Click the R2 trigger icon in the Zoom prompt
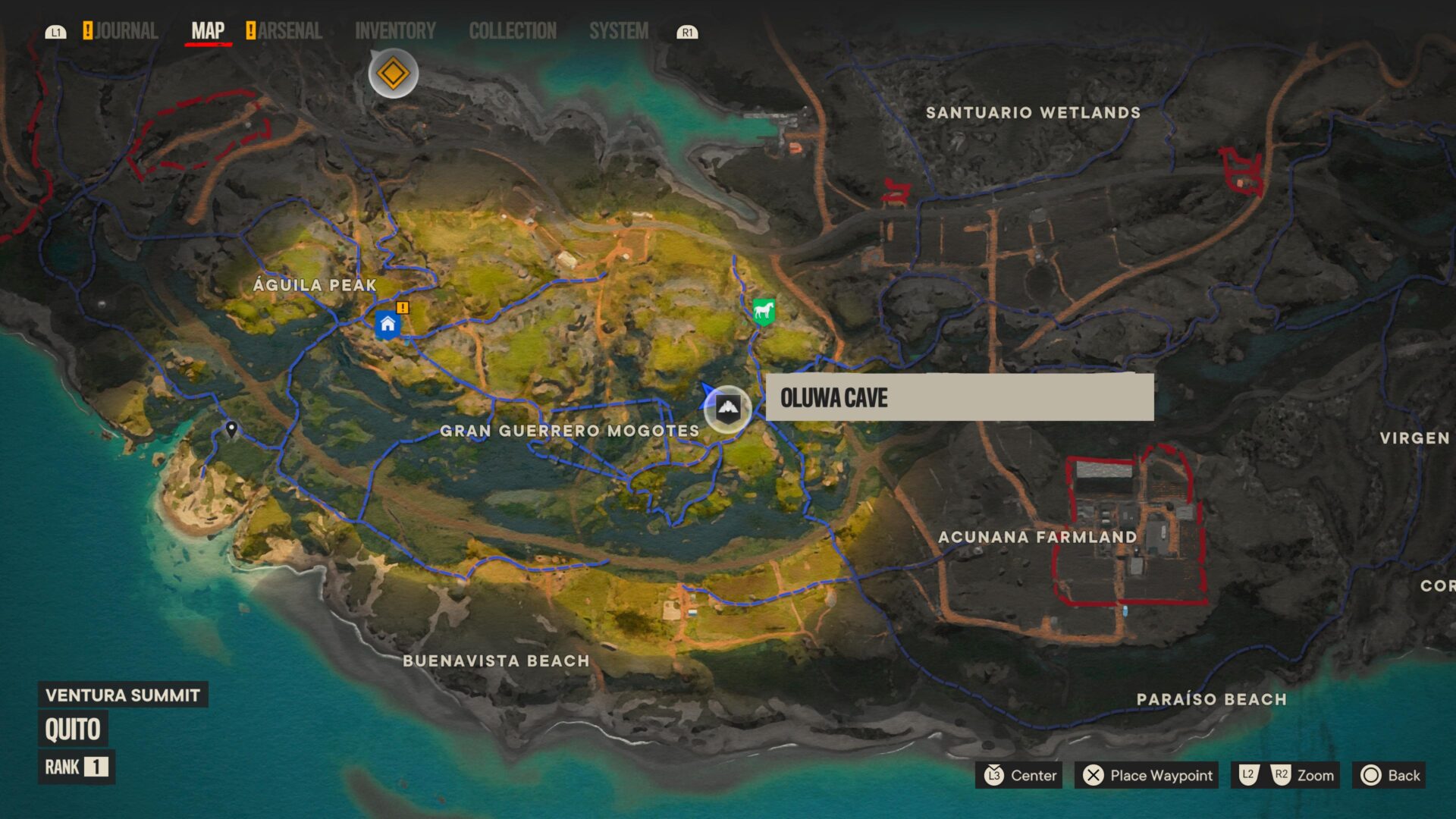1456x819 pixels. (1284, 776)
